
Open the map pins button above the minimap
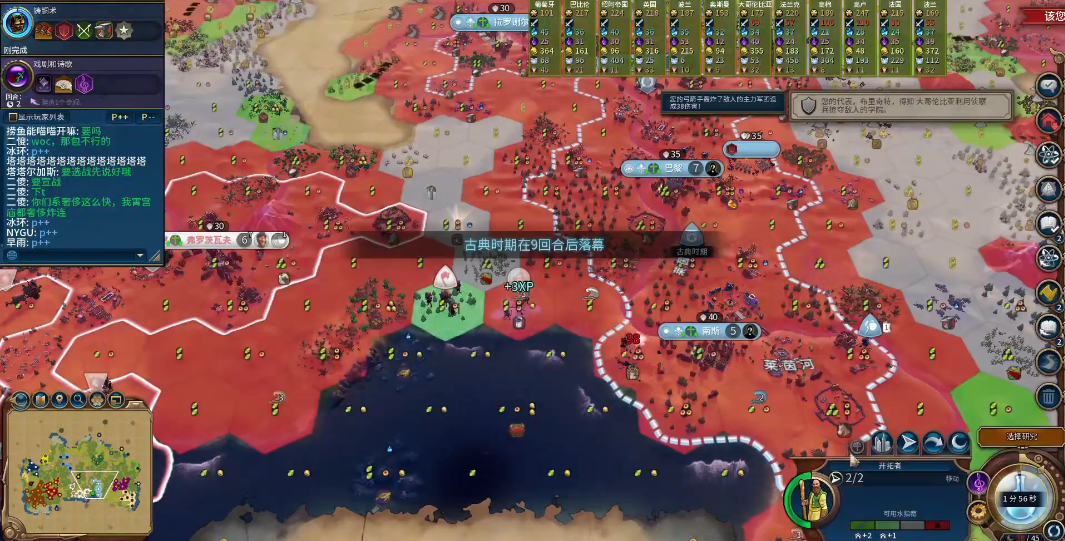click(x=57, y=401)
